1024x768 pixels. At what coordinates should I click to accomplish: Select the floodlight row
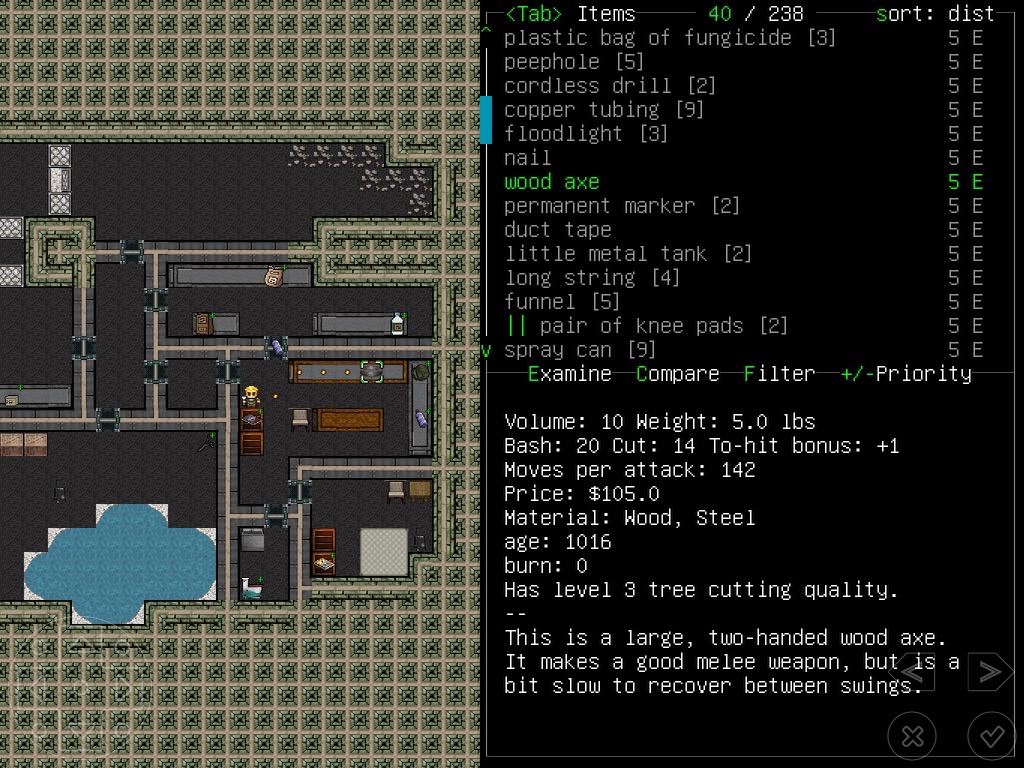point(585,134)
